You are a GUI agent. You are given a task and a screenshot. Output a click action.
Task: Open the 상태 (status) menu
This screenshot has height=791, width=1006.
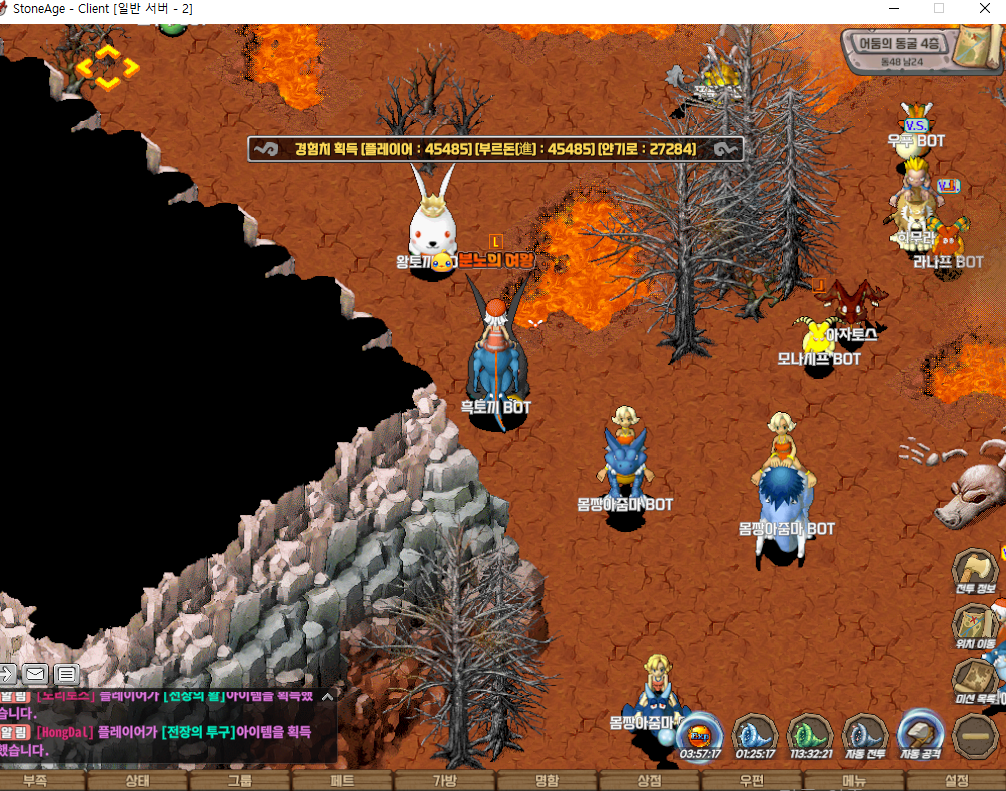[x=137, y=781]
